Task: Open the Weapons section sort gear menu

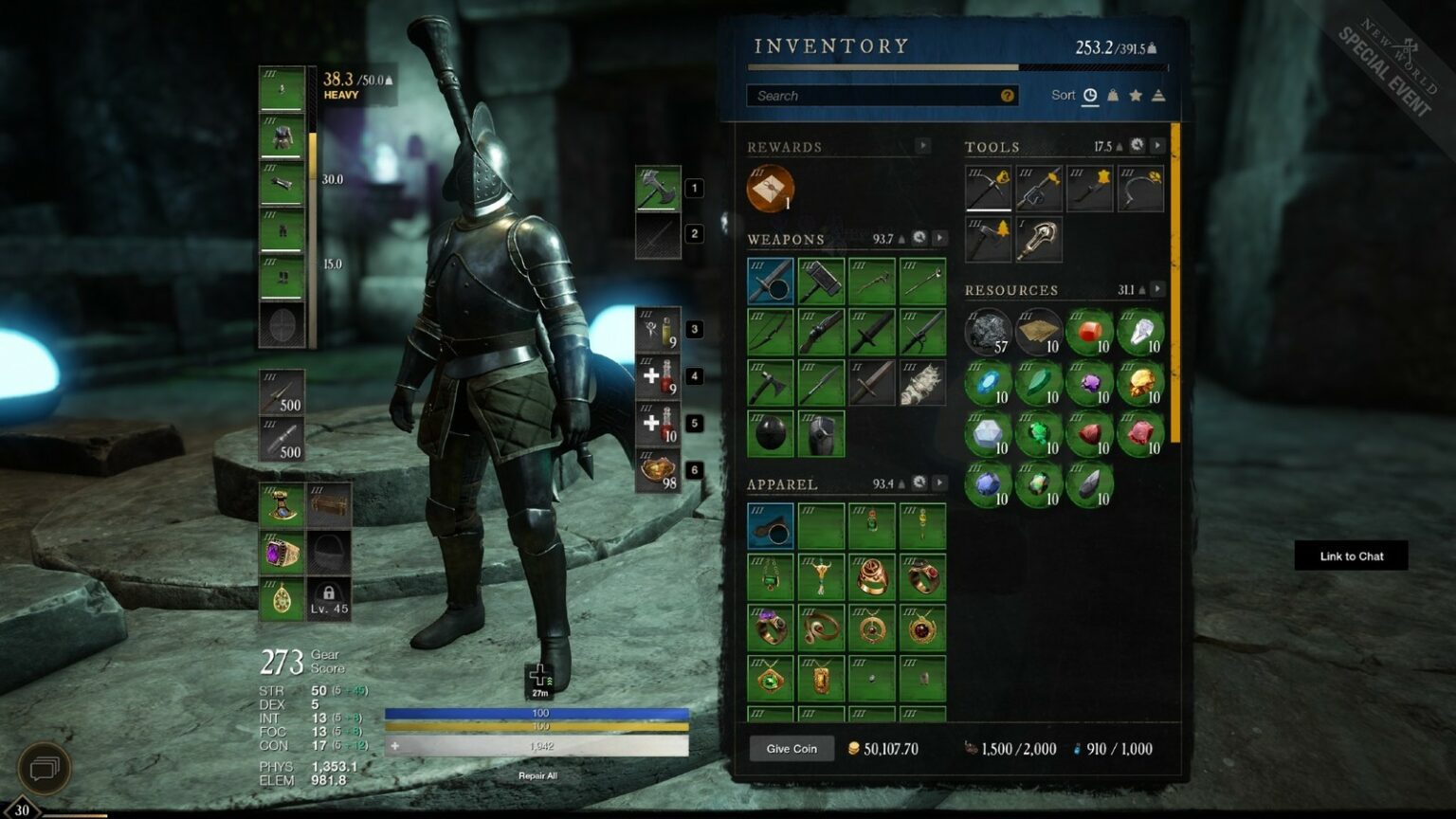Action: click(x=919, y=237)
